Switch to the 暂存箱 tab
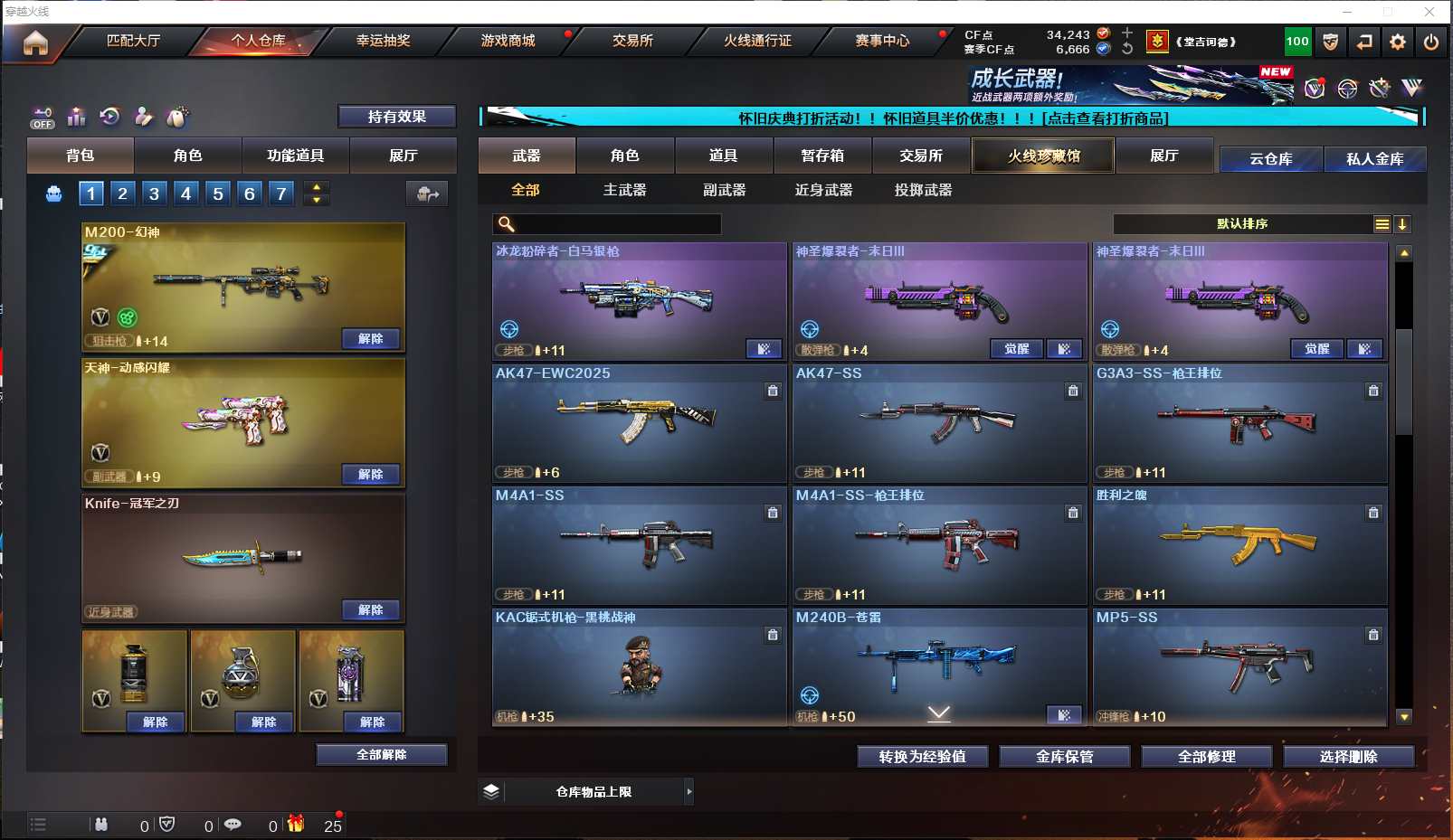1453x840 pixels. pyautogui.click(x=822, y=156)
